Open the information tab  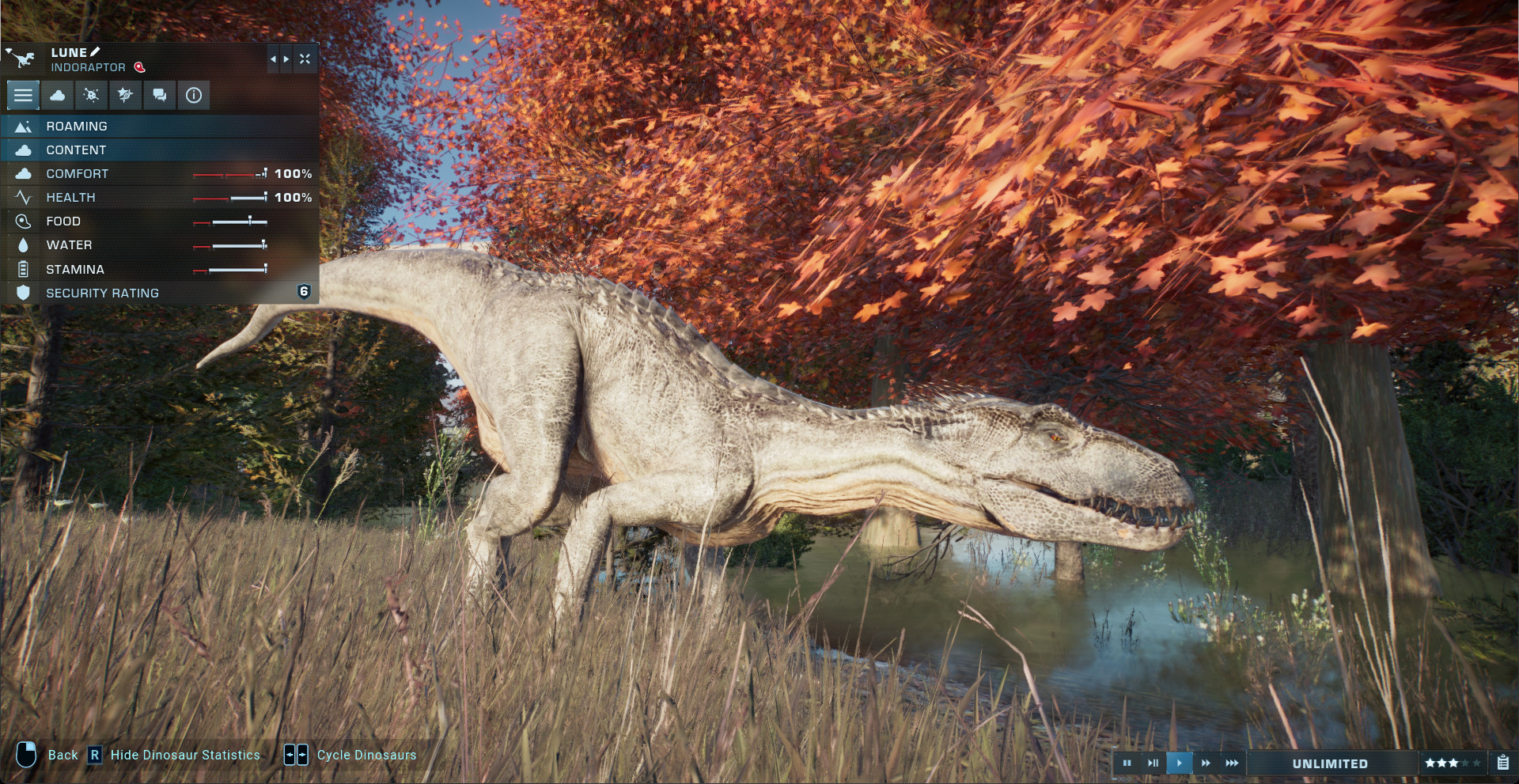194,96
